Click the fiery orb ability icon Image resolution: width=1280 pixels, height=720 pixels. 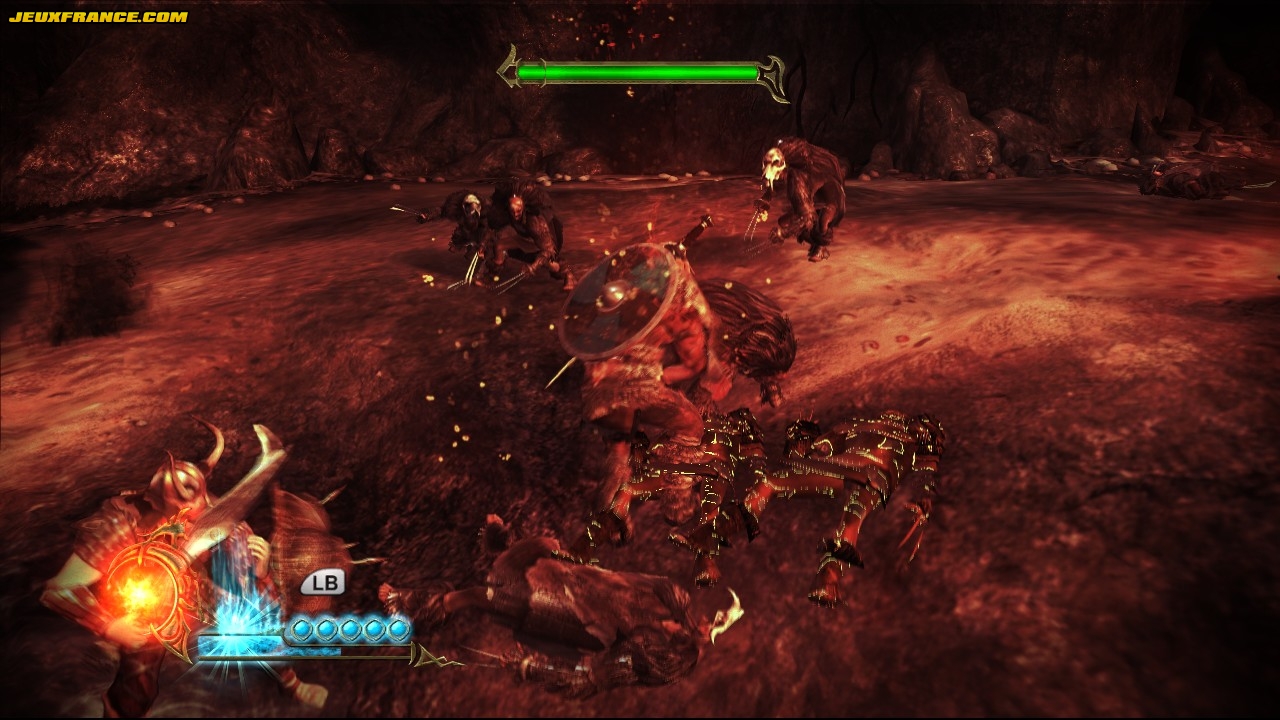pyautogui.click(x=138, y=592)
